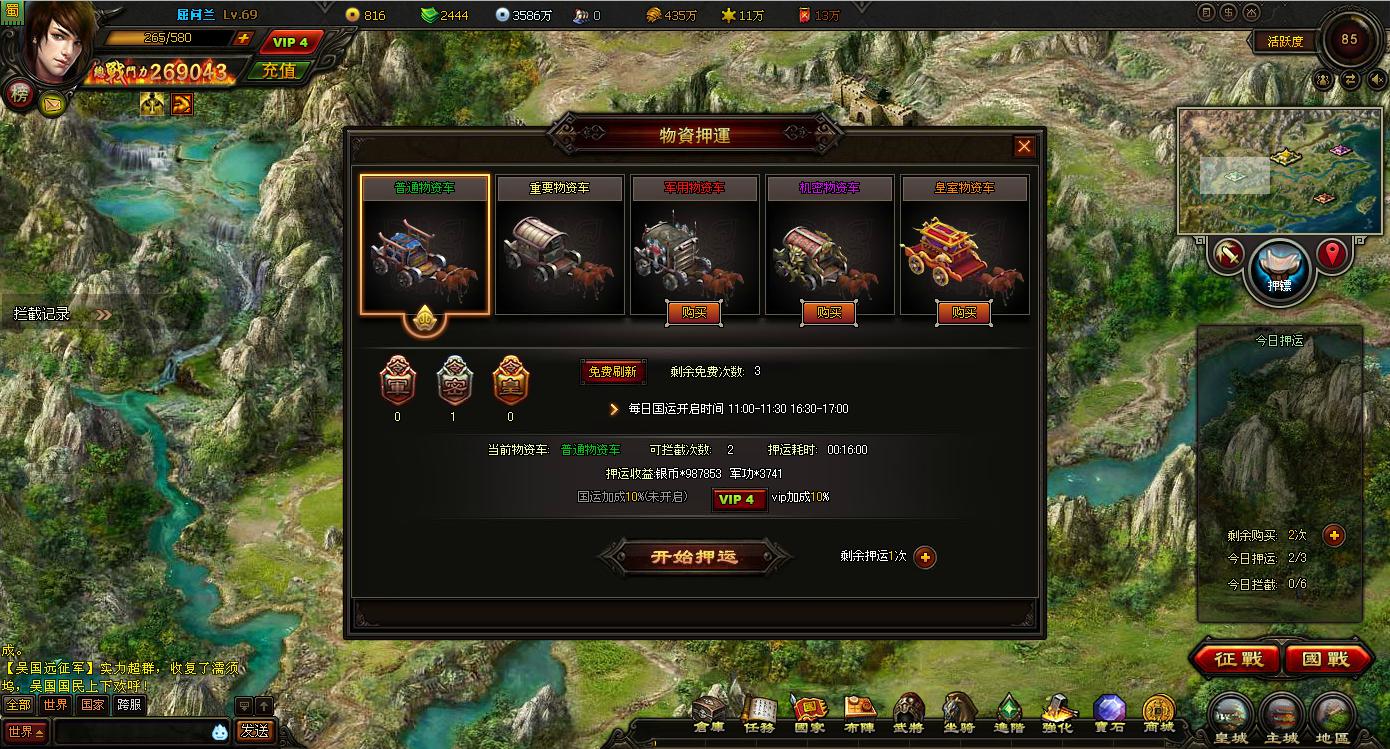Switch chat to the 跨服 tab
Viewport: 1390px width, 749px height.
click(129, 705)
